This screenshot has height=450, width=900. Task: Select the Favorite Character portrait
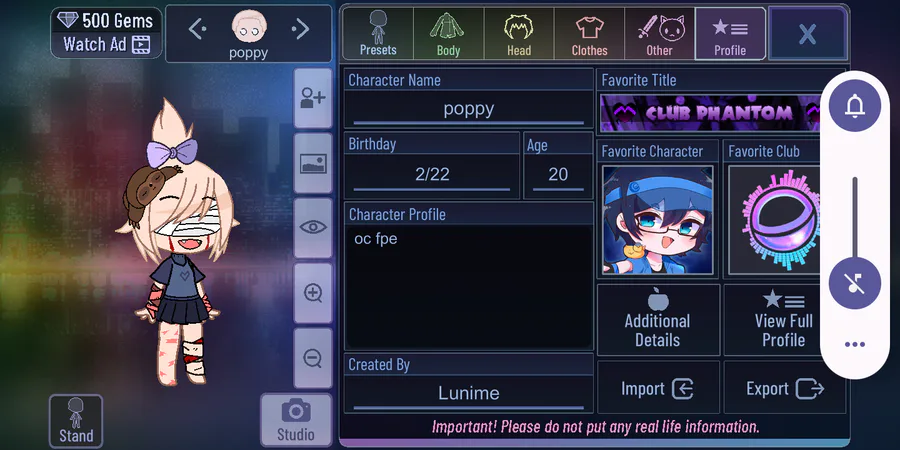pos(658,219)
